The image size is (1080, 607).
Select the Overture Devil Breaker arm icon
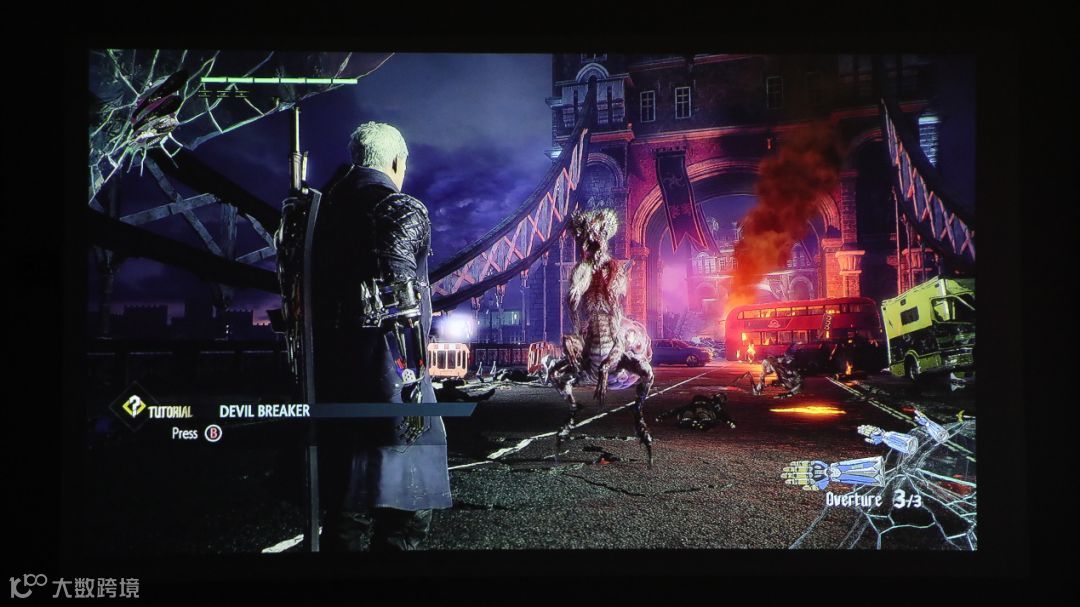834,471
